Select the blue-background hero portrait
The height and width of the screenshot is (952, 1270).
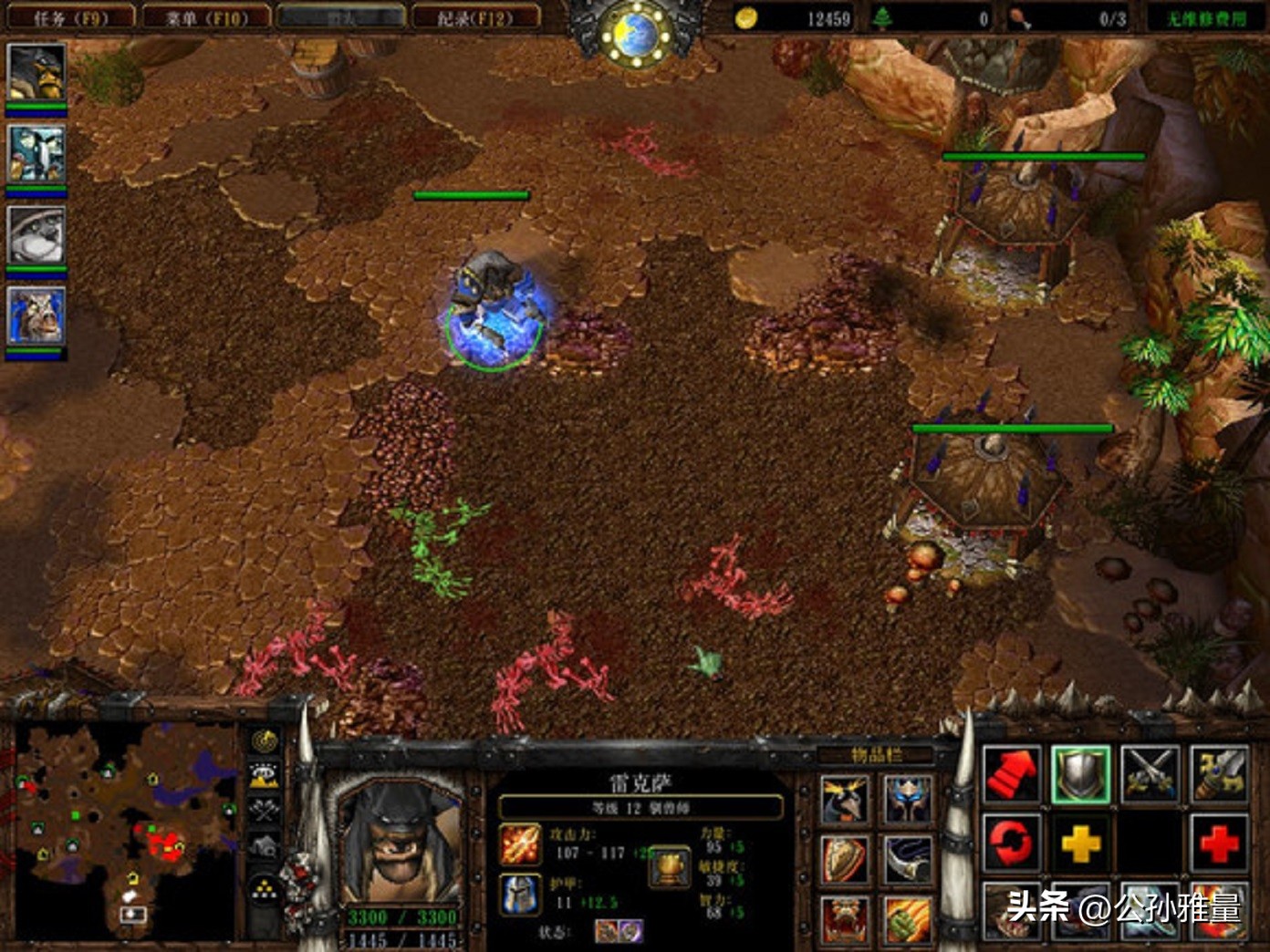coord(36,316)
